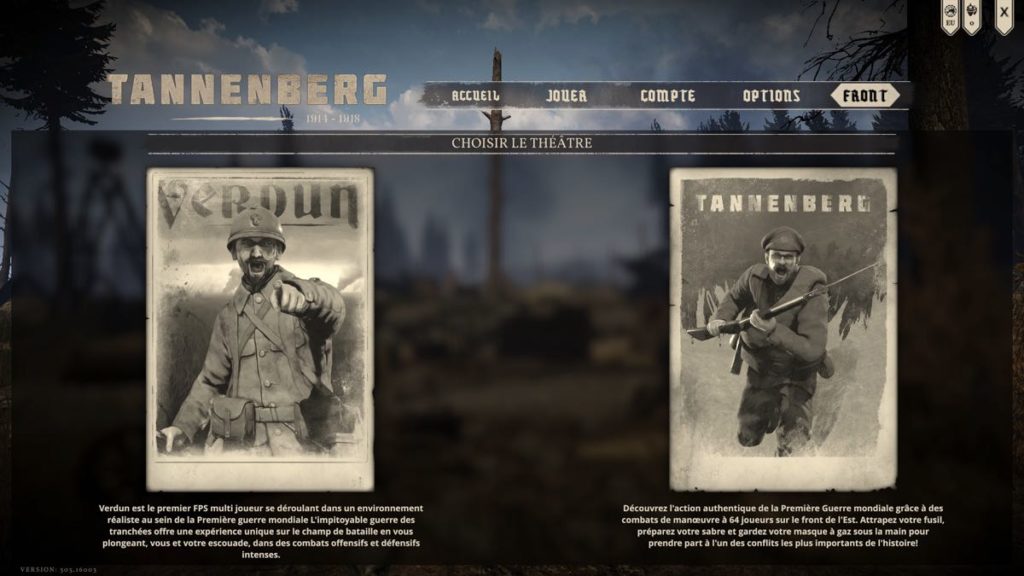Viewport: 1024px width, 576px height.
Task: Choose the Verdun theatre poster
Action: (260, 328)
